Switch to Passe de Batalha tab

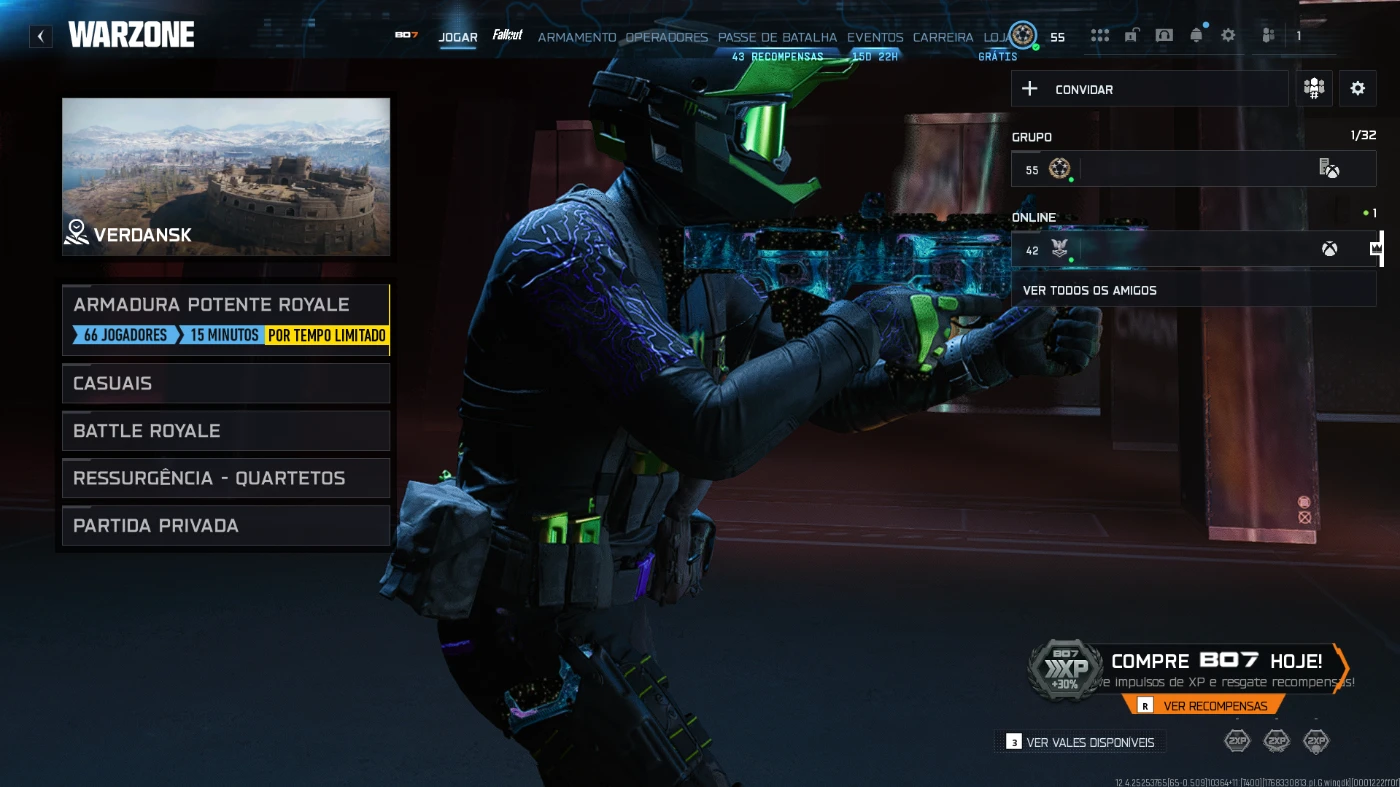[777, 37]
